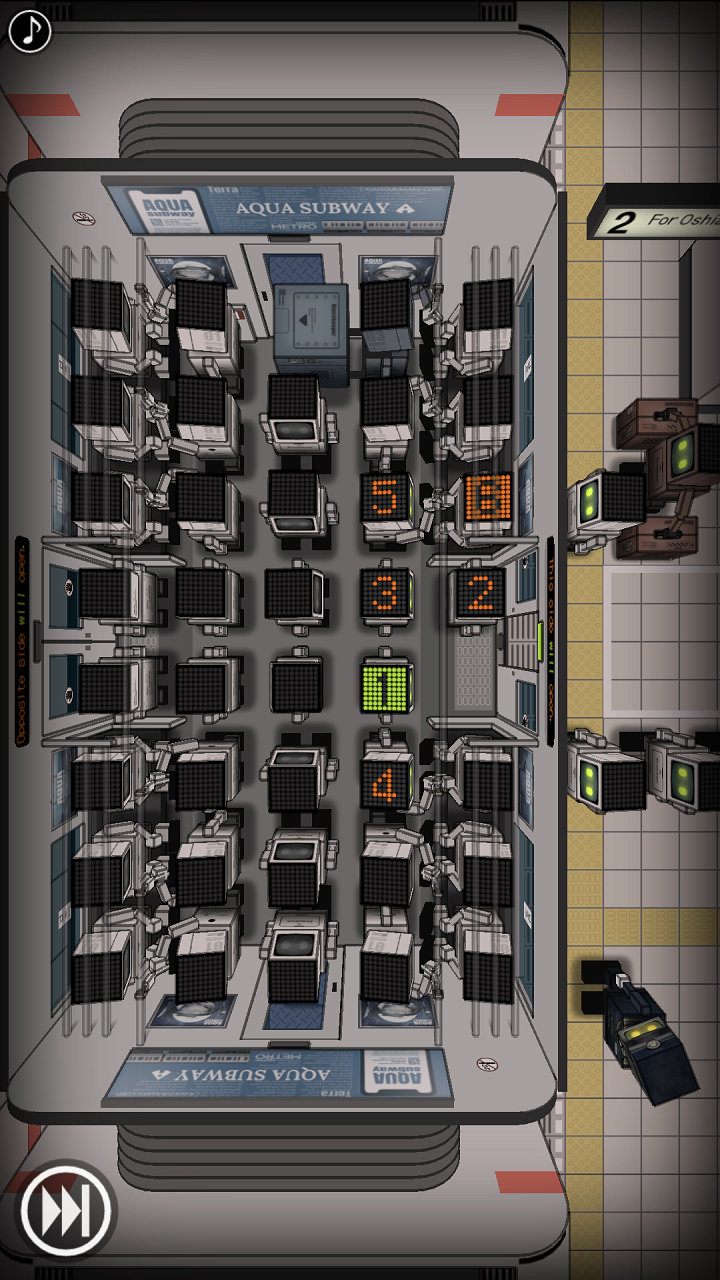720x1280 pixels.
Task: Choose the robot displaying number 3
Action: [386, 594]
